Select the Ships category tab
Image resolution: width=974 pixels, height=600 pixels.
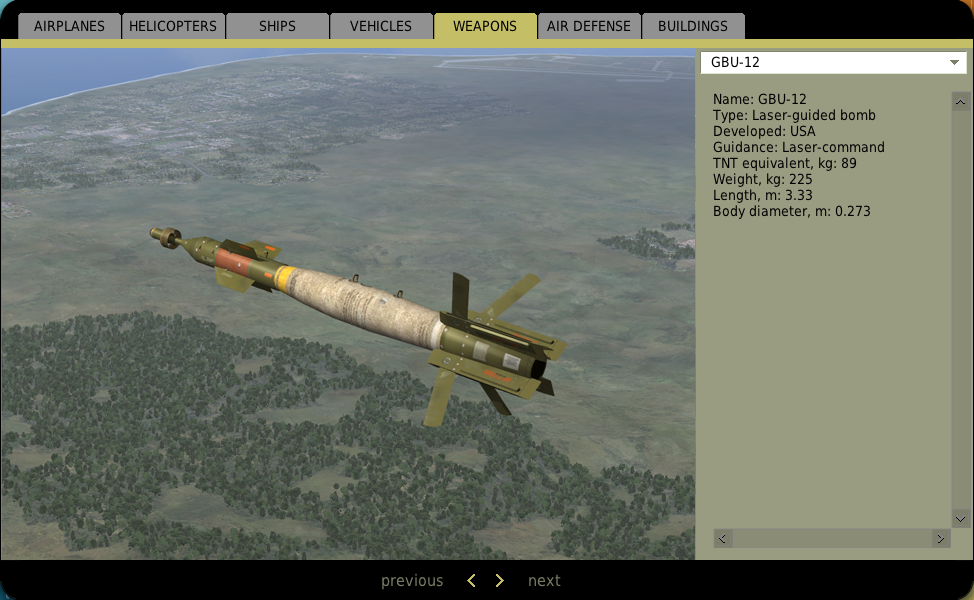277,26
